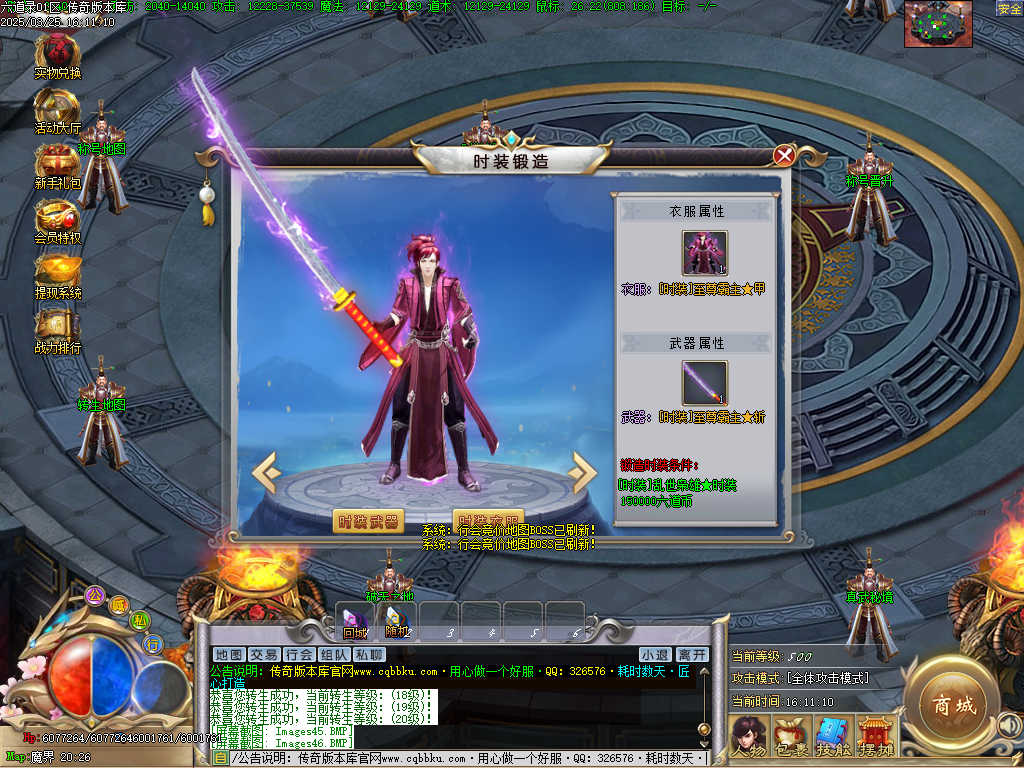Click the 小退 logout-to-character button
Viewport: 1024px width, 768px height.
[654, 655]
